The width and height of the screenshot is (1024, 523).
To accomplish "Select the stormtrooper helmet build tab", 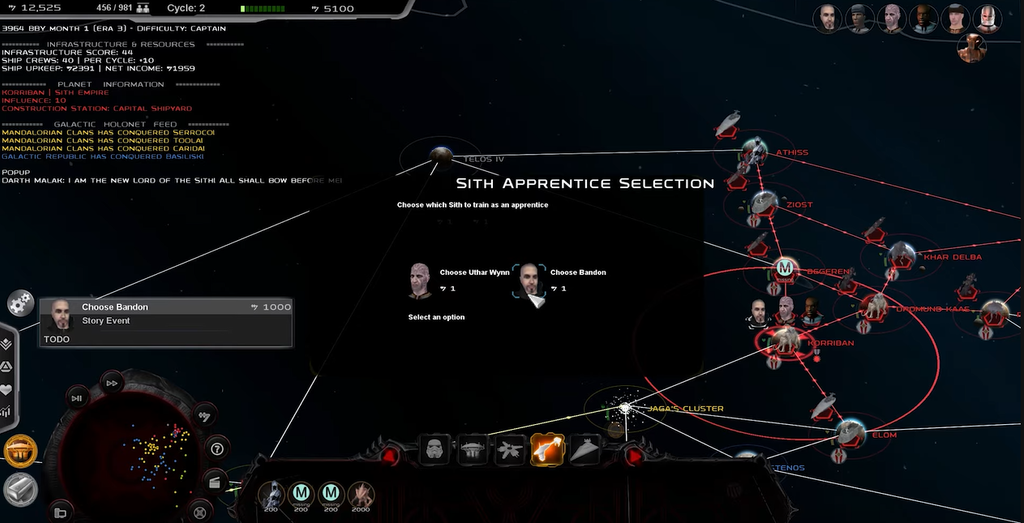I will coord(436,450).
